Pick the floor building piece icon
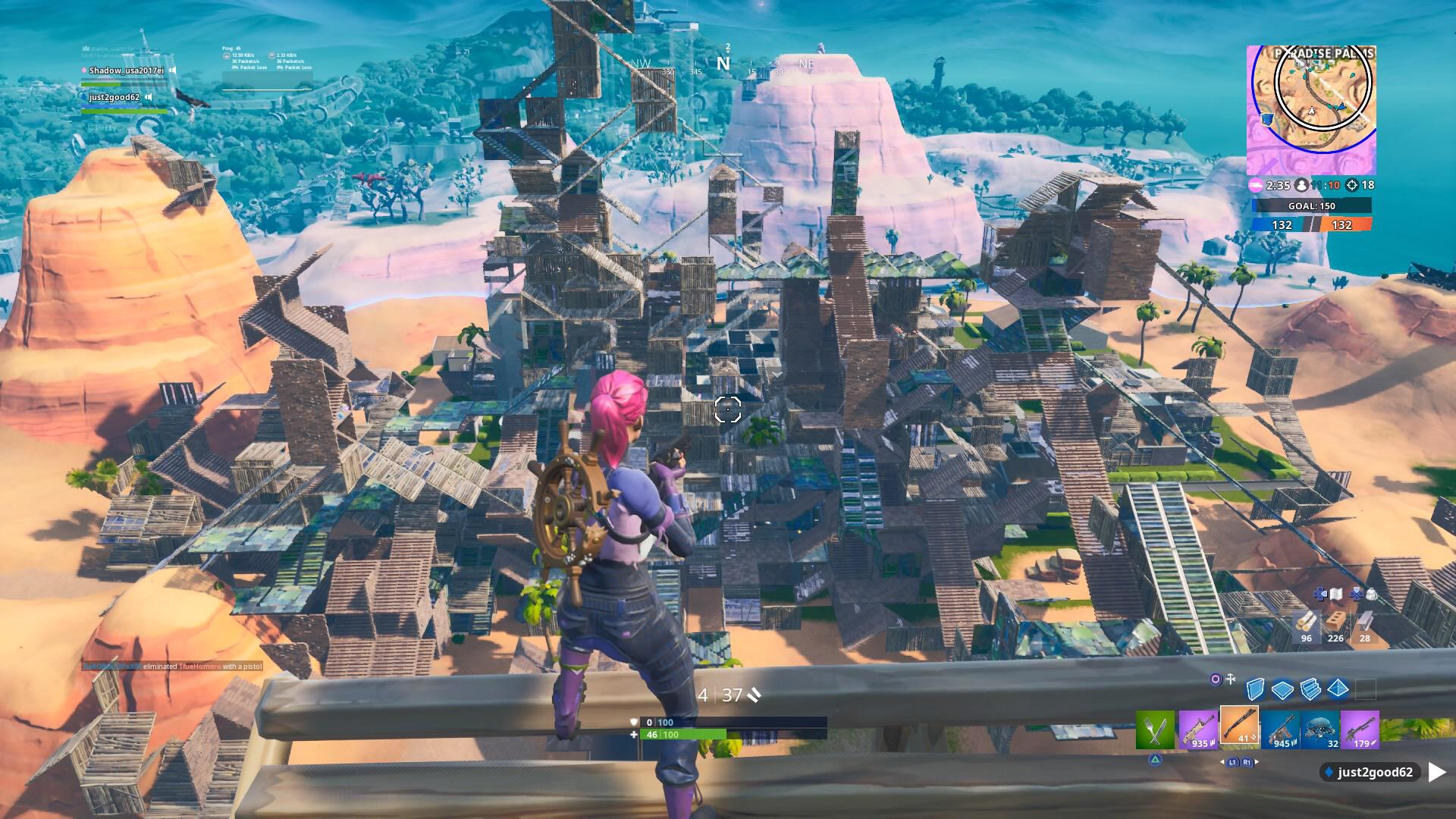The width and height of the screenshot is (1456, 819). tap(1283, 689)
